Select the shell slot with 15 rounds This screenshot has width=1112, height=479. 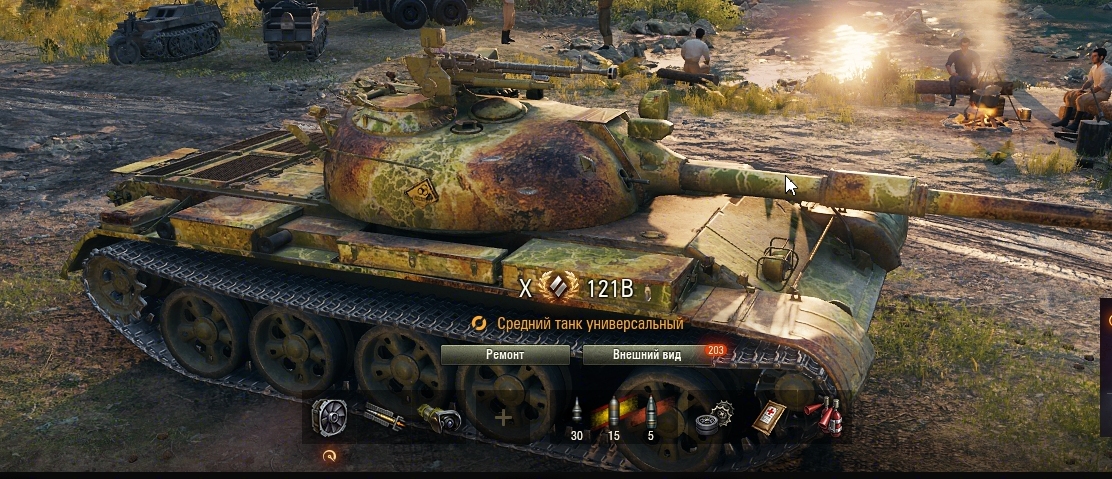point(614,416)
